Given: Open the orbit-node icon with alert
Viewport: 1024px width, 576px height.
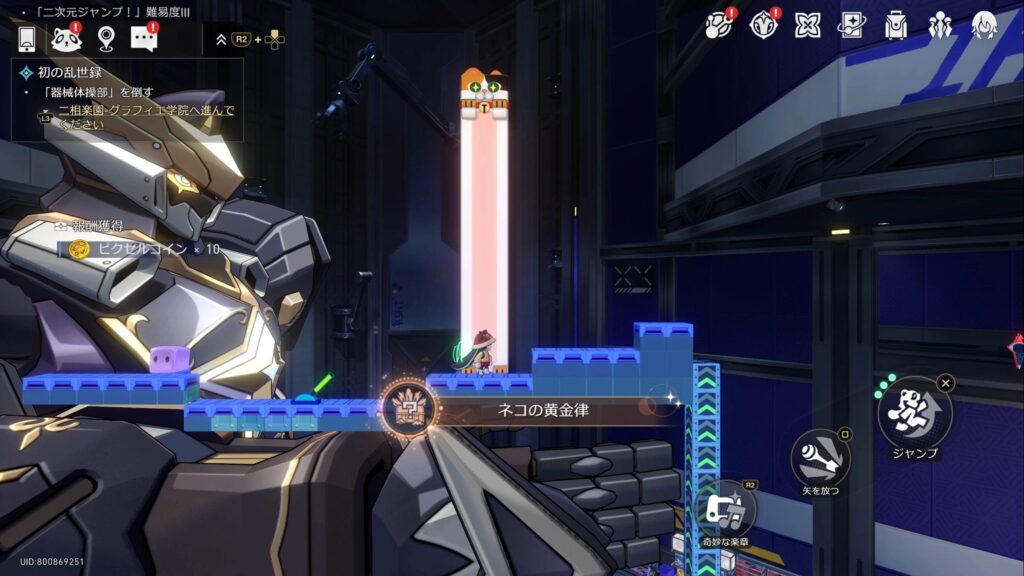Looking at the screenshot, I should [719, 25].
